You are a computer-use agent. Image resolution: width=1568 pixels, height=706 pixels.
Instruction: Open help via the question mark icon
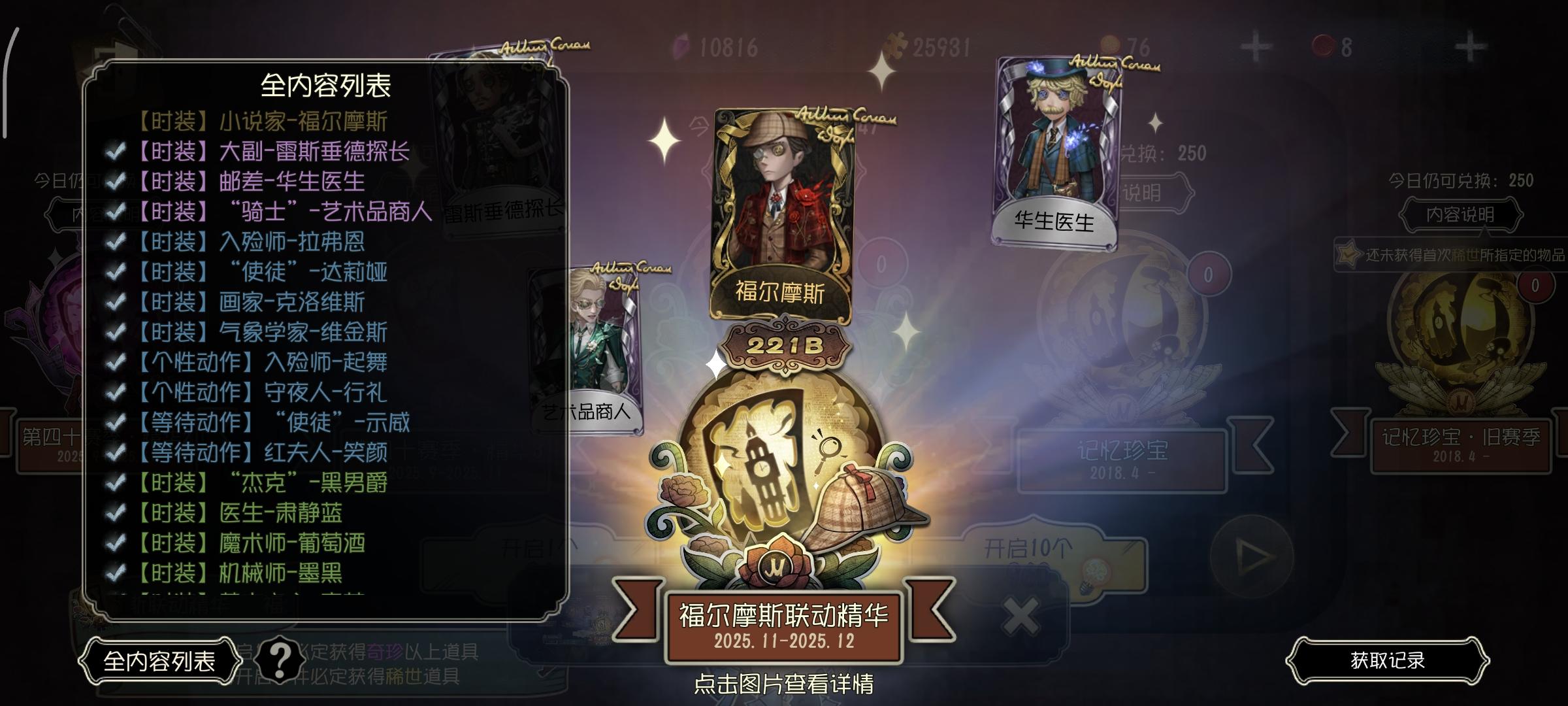[280, 660]
